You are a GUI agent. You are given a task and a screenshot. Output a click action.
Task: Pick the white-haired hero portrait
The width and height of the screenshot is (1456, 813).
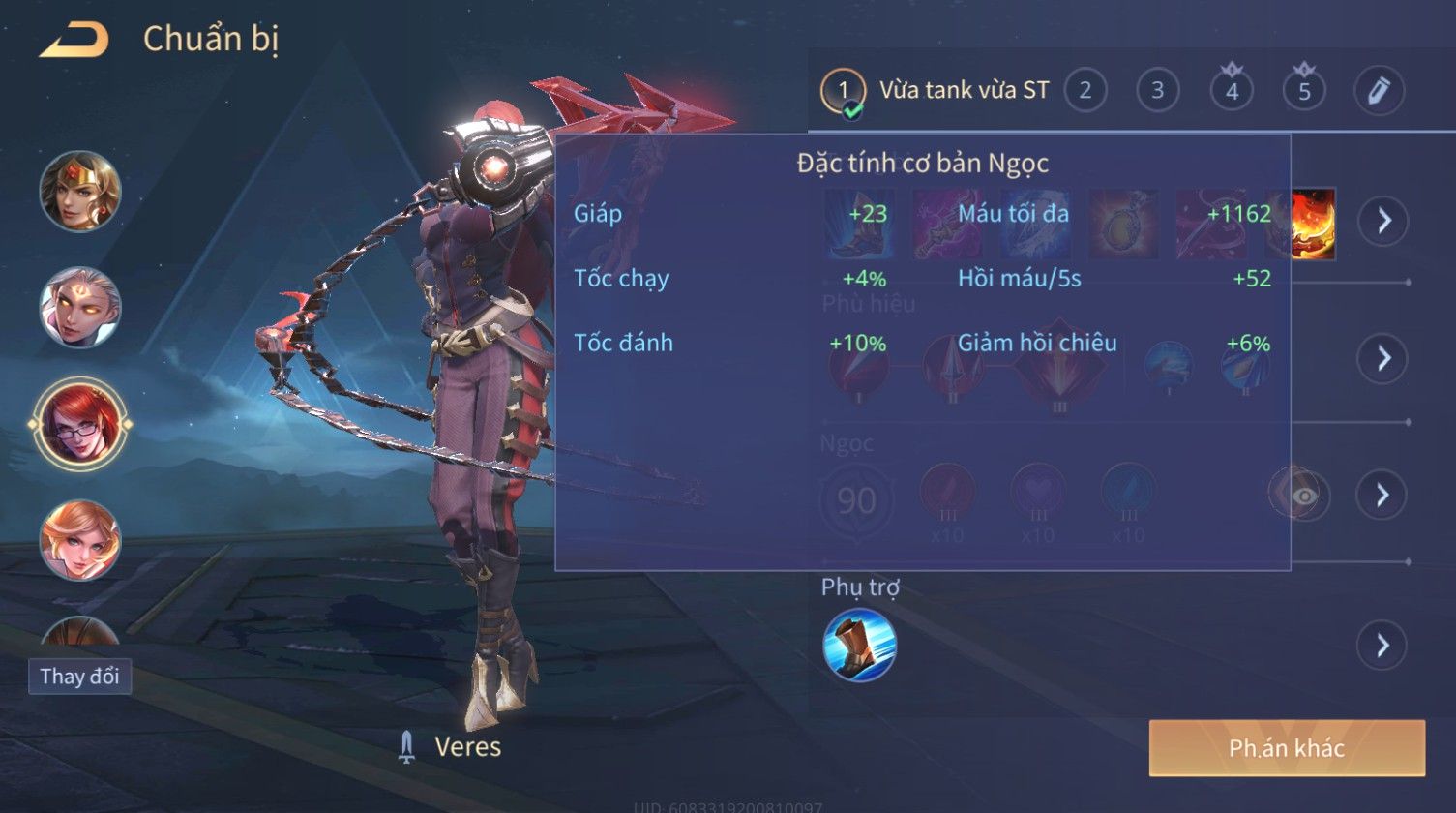point(80,307)
